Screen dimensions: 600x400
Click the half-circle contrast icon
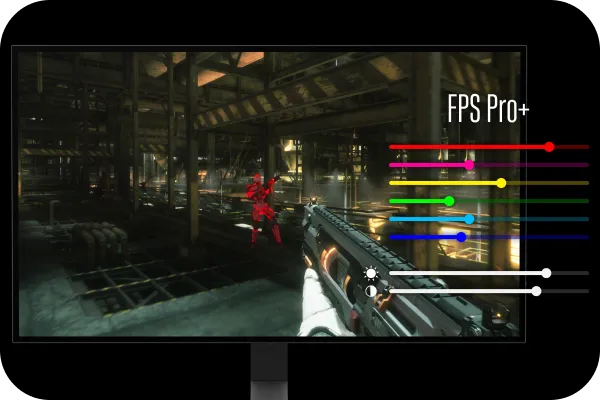pos(371,291)
